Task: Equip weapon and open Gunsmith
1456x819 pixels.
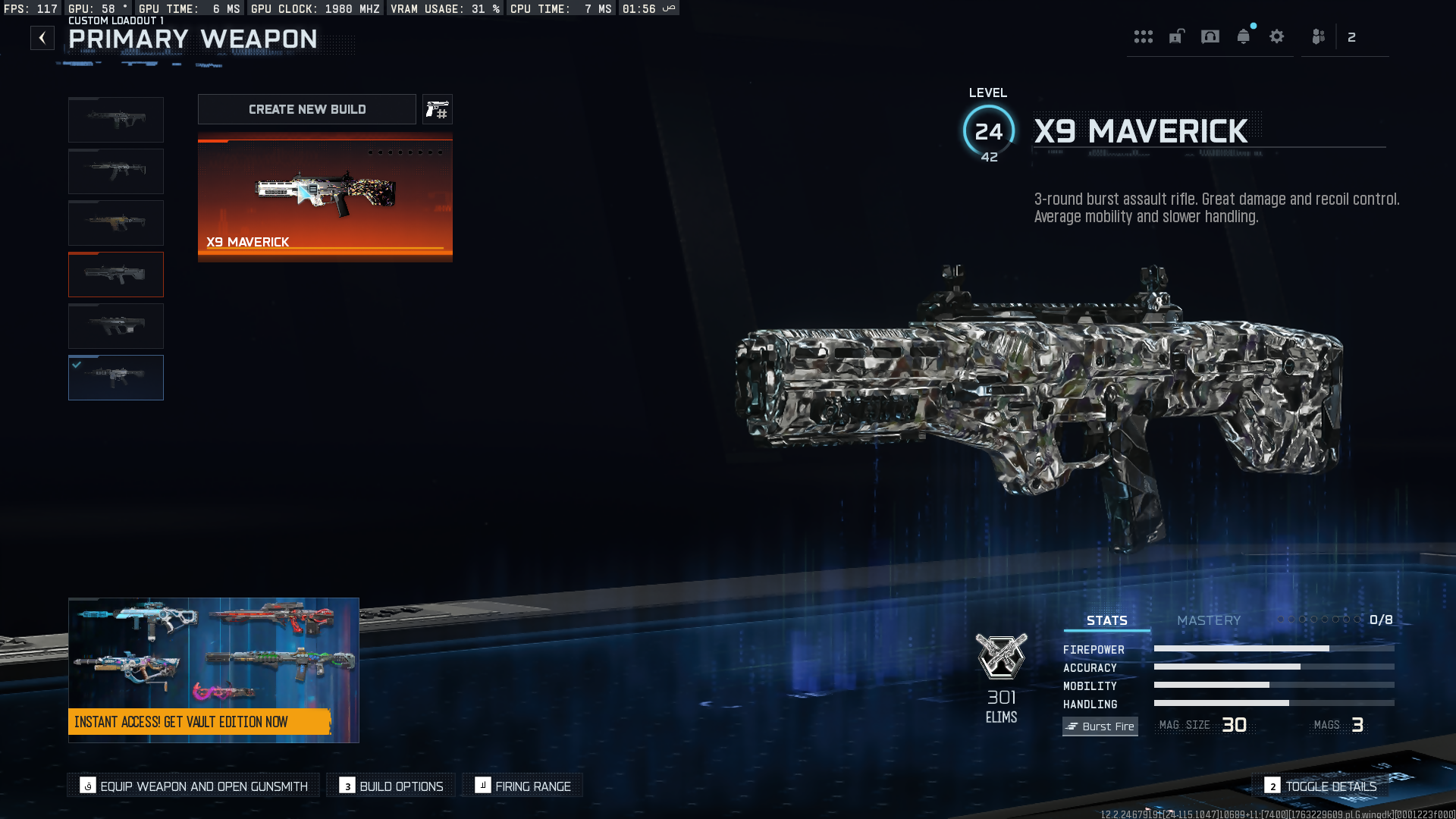Action: (x=194, y=786)
